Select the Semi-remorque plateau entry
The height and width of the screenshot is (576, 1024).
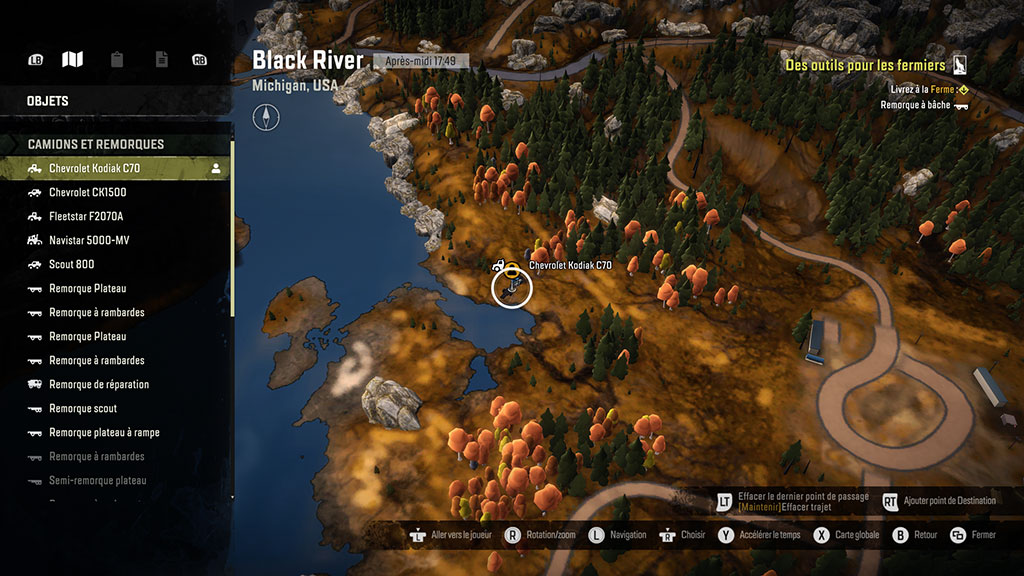tap(97, 480)
